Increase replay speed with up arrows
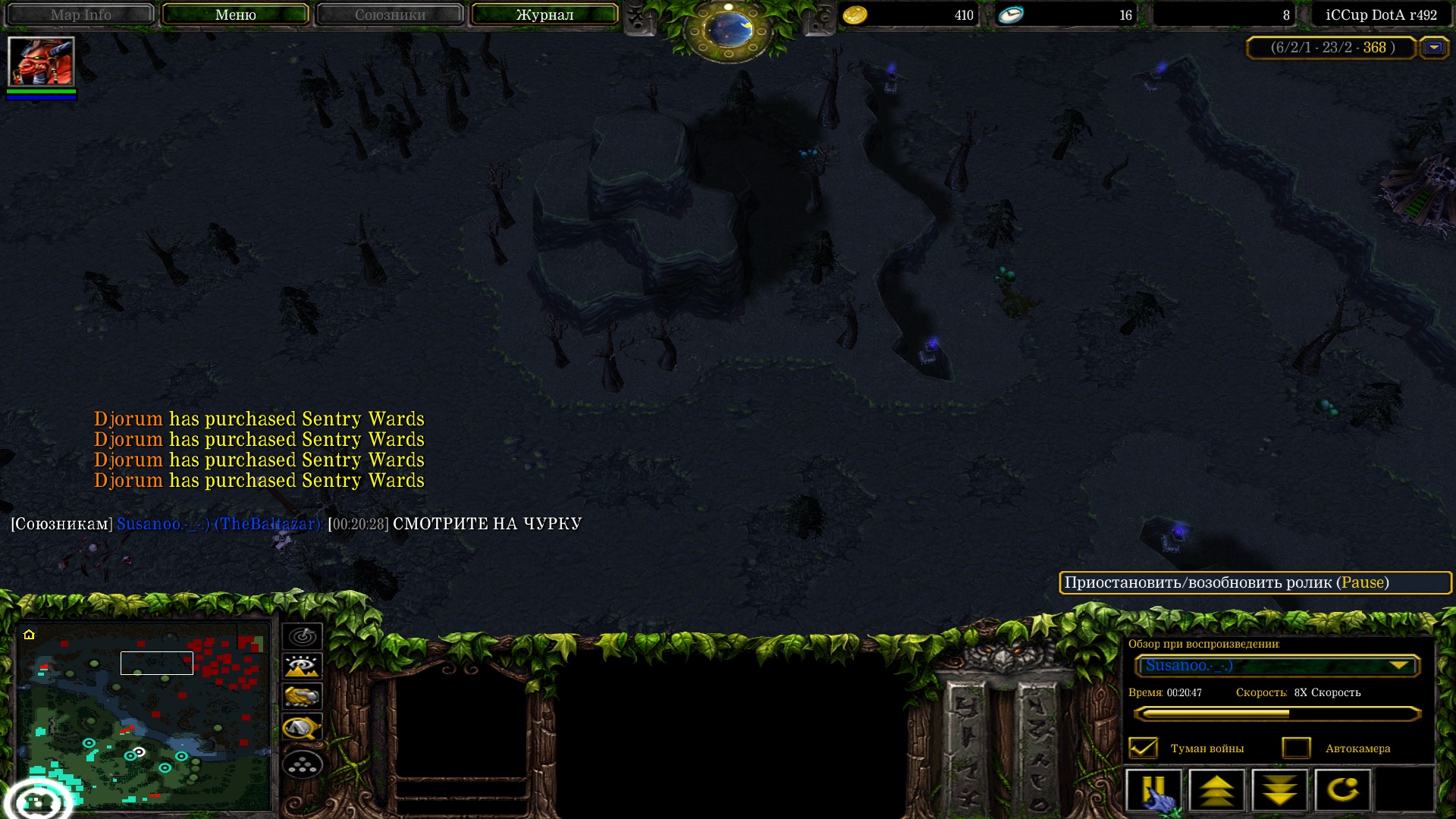 pyautogui.click(x=1217, y=791)
